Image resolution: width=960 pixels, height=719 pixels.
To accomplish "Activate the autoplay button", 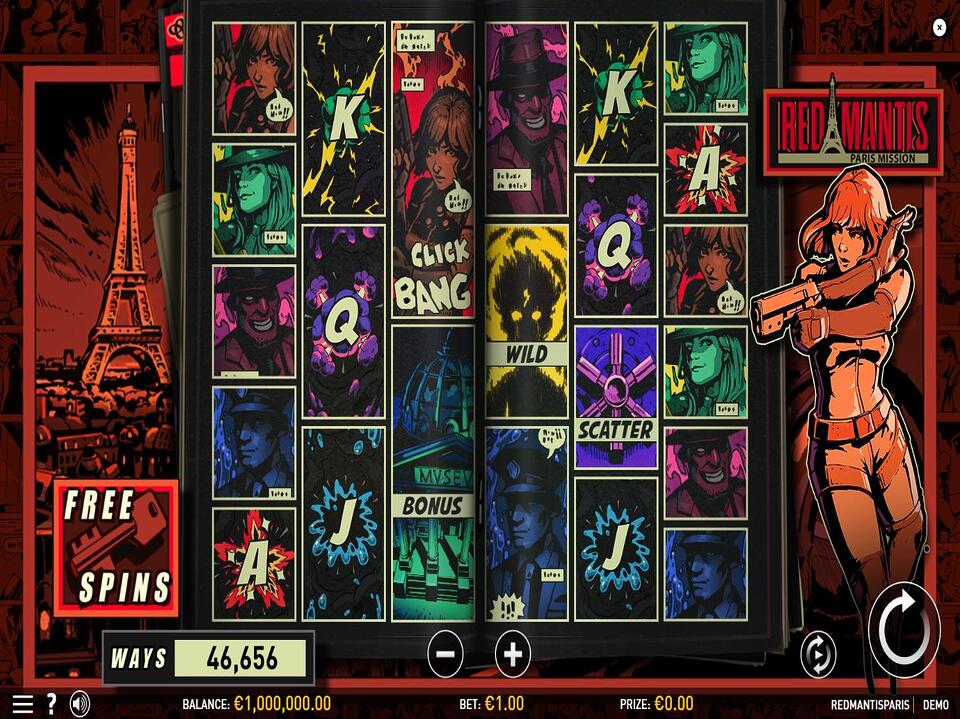I will pyautogui.click(x=818, y=654).
